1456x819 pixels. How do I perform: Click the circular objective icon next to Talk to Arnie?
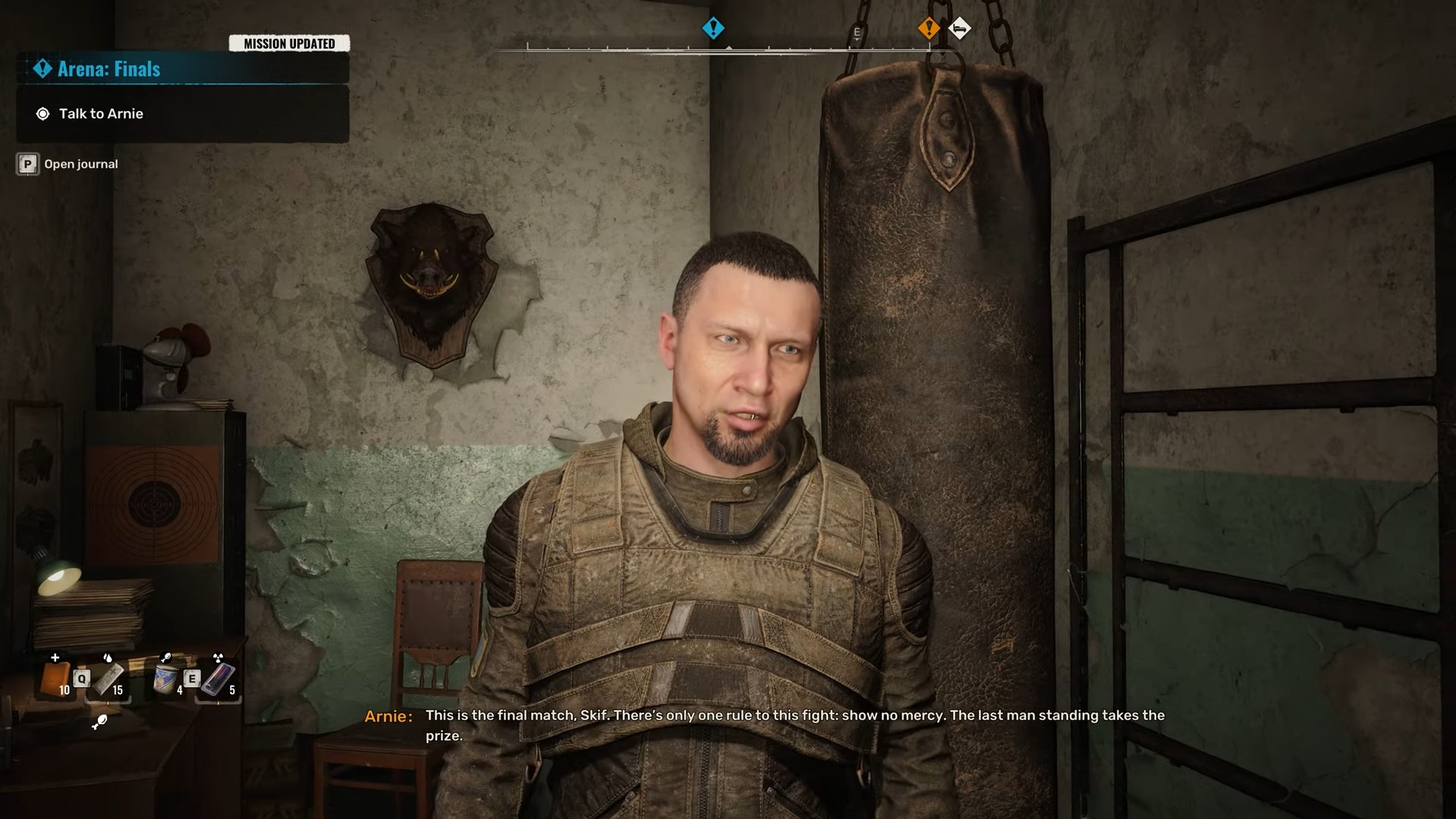(44, 114)
